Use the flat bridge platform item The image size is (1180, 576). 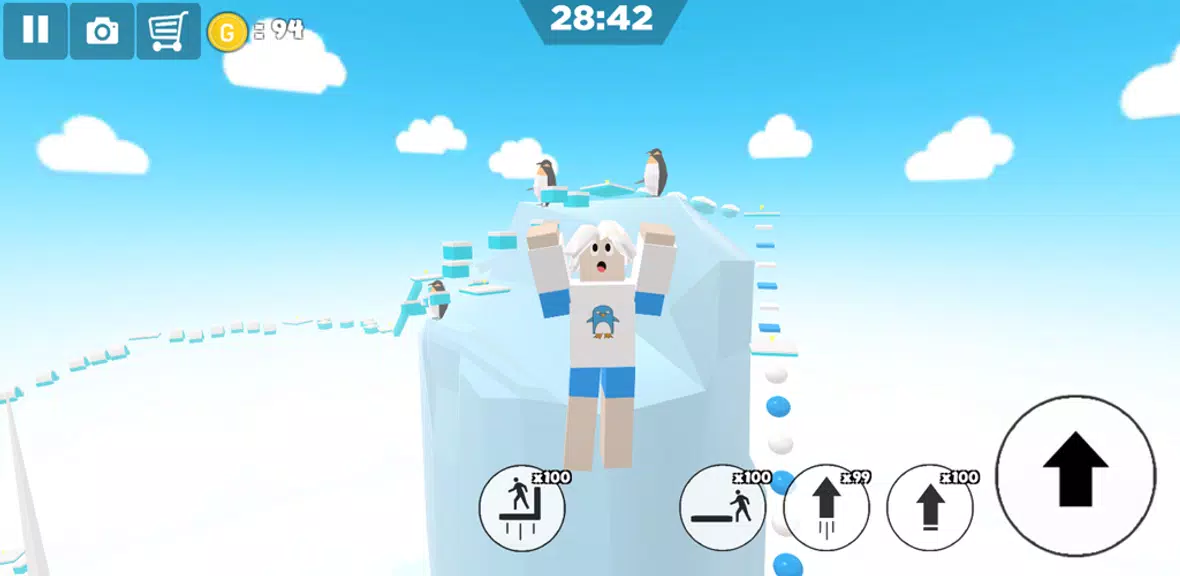(722, 507)
